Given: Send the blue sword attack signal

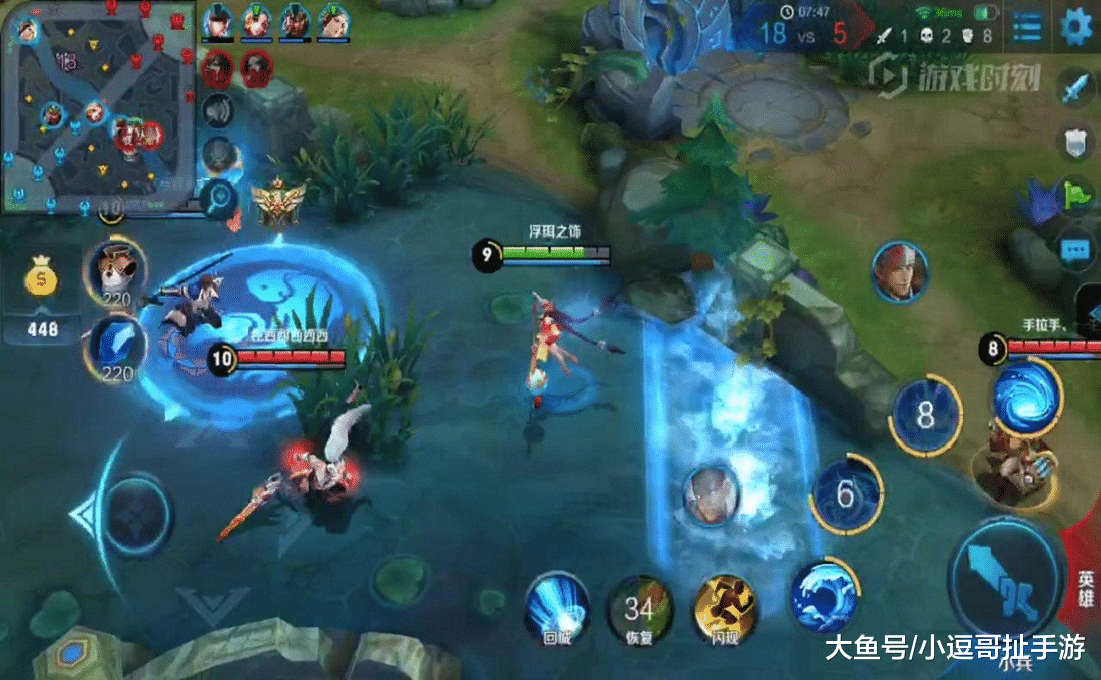Looking at the screenshot, I should coord(1075,90).
